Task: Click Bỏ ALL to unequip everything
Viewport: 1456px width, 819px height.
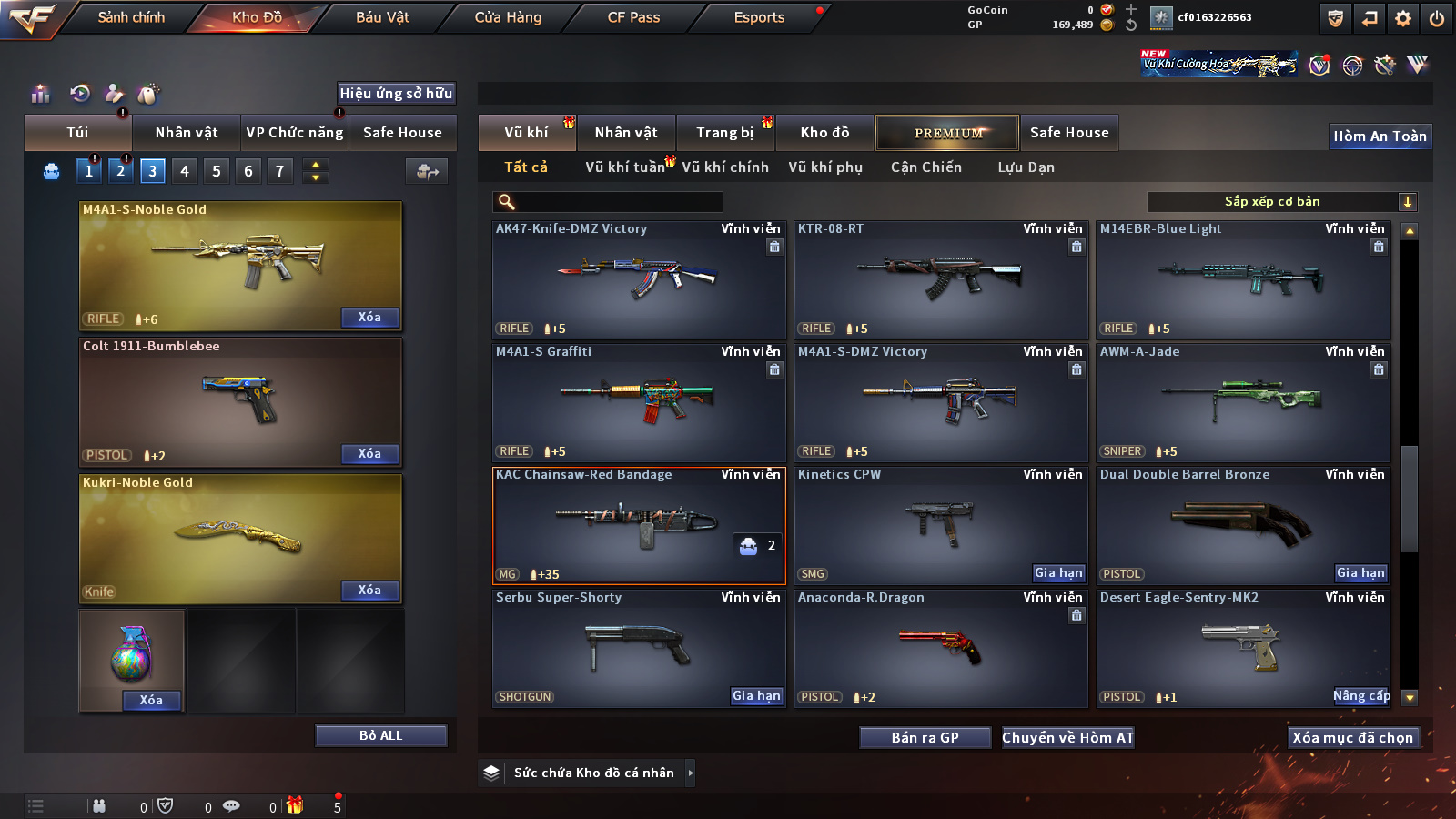Action: coord(380,735)
